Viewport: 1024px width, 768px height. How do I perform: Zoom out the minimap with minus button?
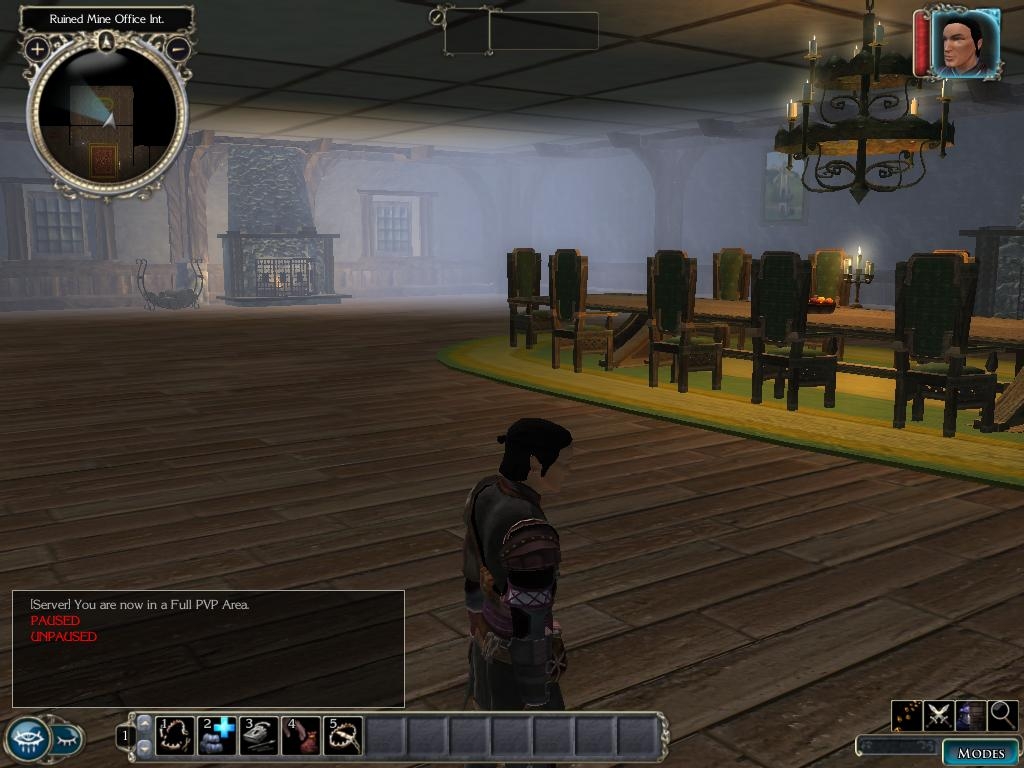point(178,48)
